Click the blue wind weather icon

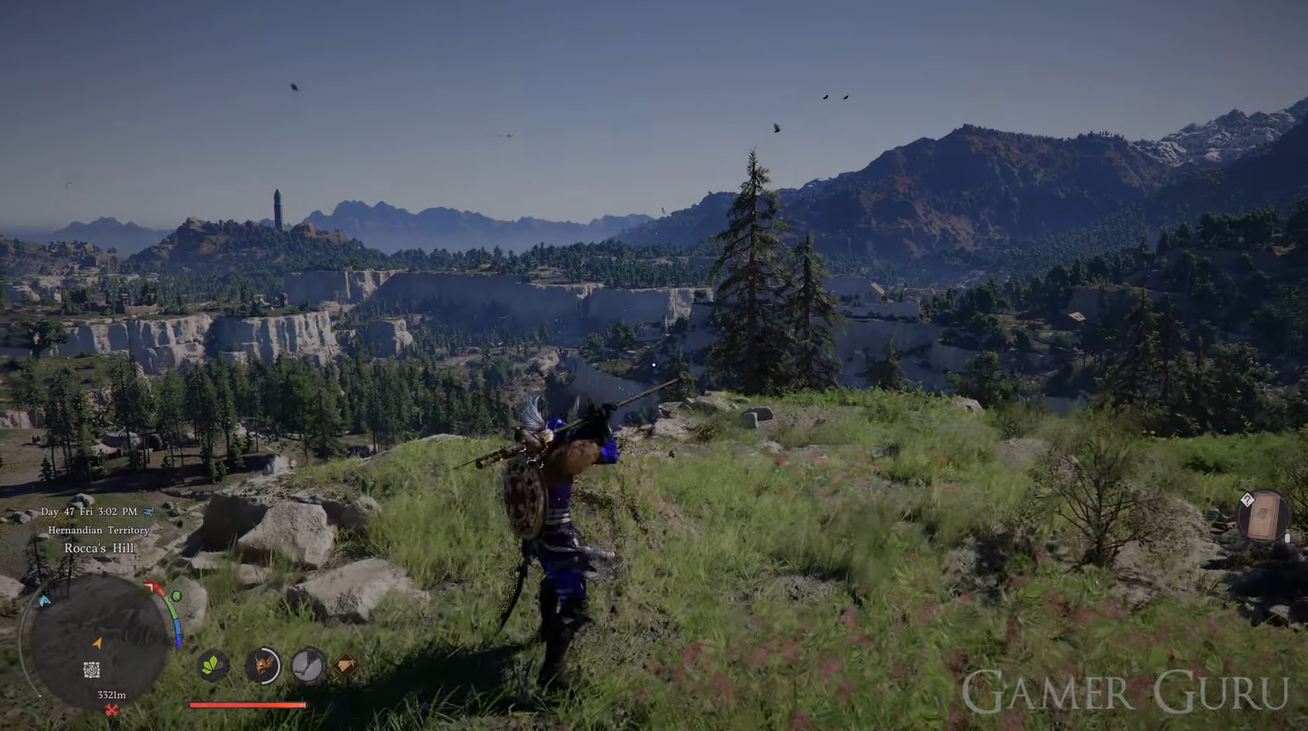point(44,601)
